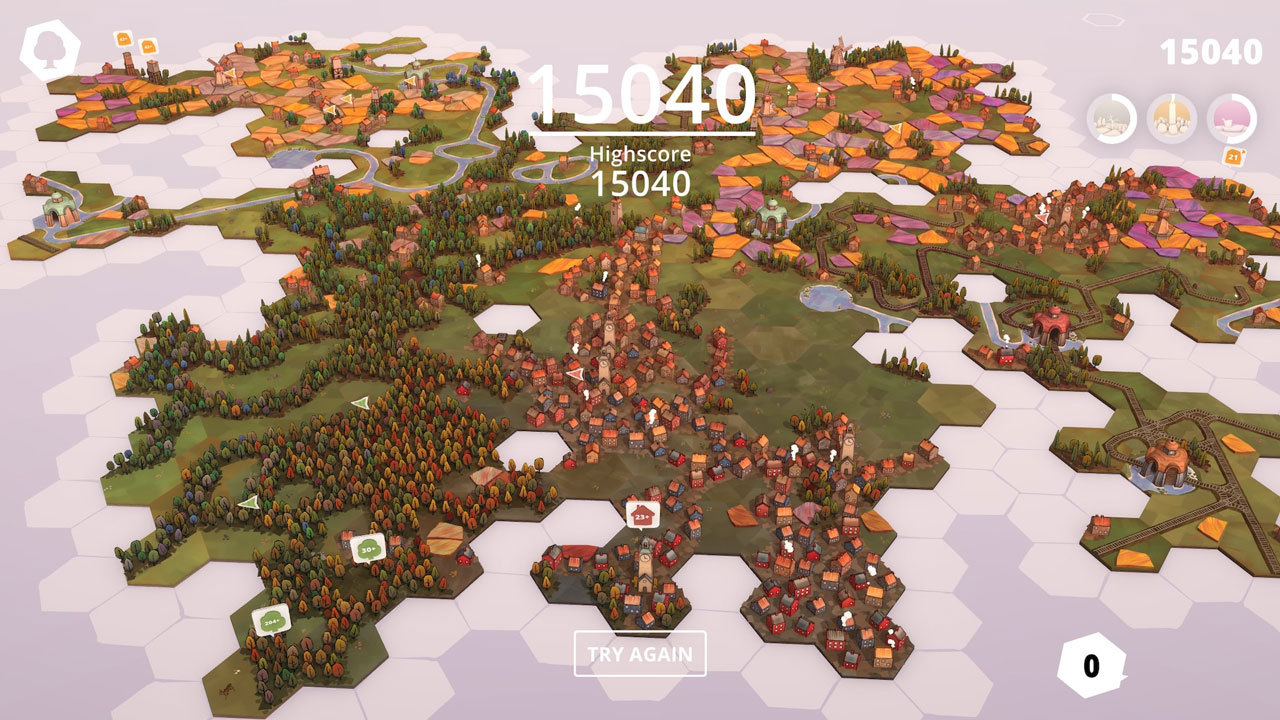Click the red house quest marker 23+
This screenshot has height=720, width=1280.
tap(642, 515)
